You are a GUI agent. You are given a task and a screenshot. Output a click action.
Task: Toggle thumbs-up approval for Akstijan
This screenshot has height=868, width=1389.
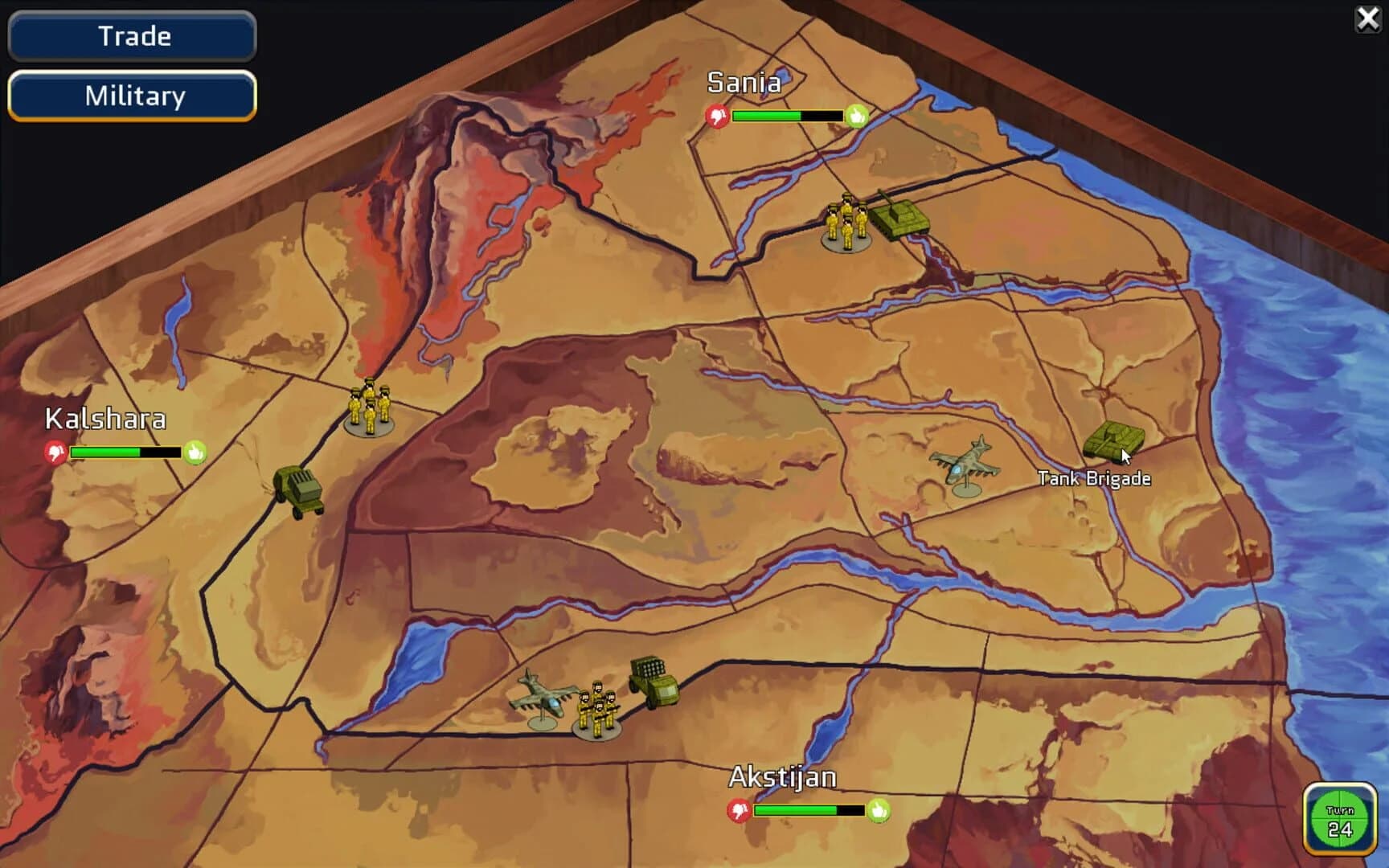tap(879, 809)
